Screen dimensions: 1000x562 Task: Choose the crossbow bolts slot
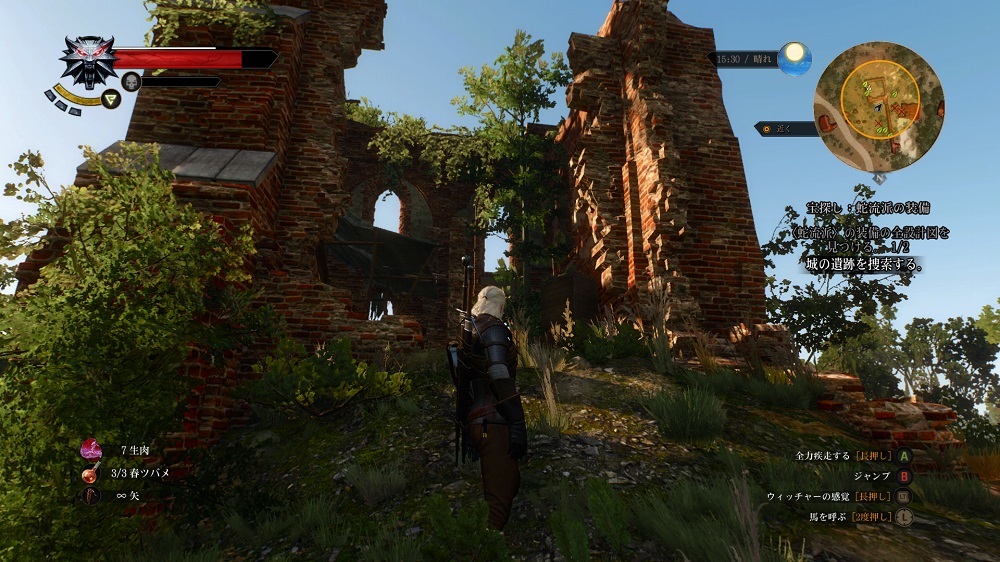click(92, 495)
